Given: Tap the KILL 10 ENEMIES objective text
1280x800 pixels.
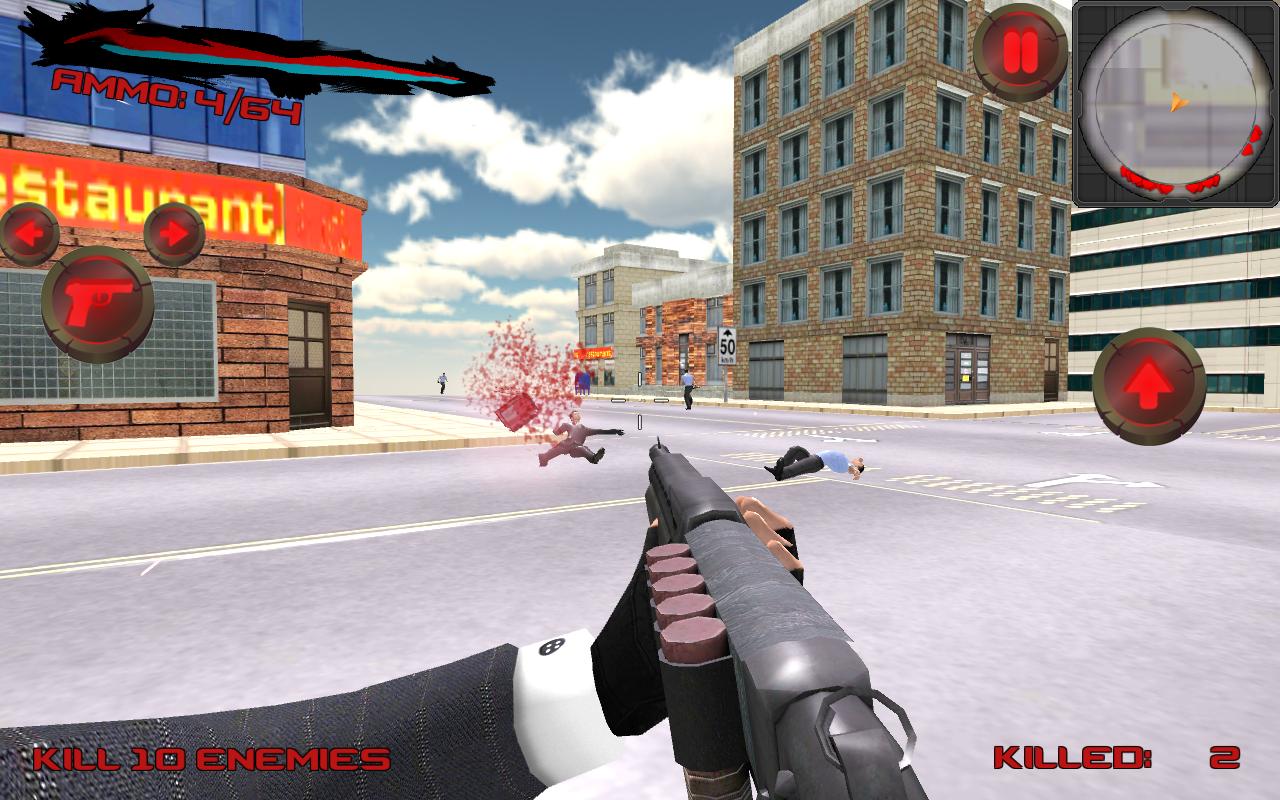Looking at the screenshot, I should pos(210,757).
